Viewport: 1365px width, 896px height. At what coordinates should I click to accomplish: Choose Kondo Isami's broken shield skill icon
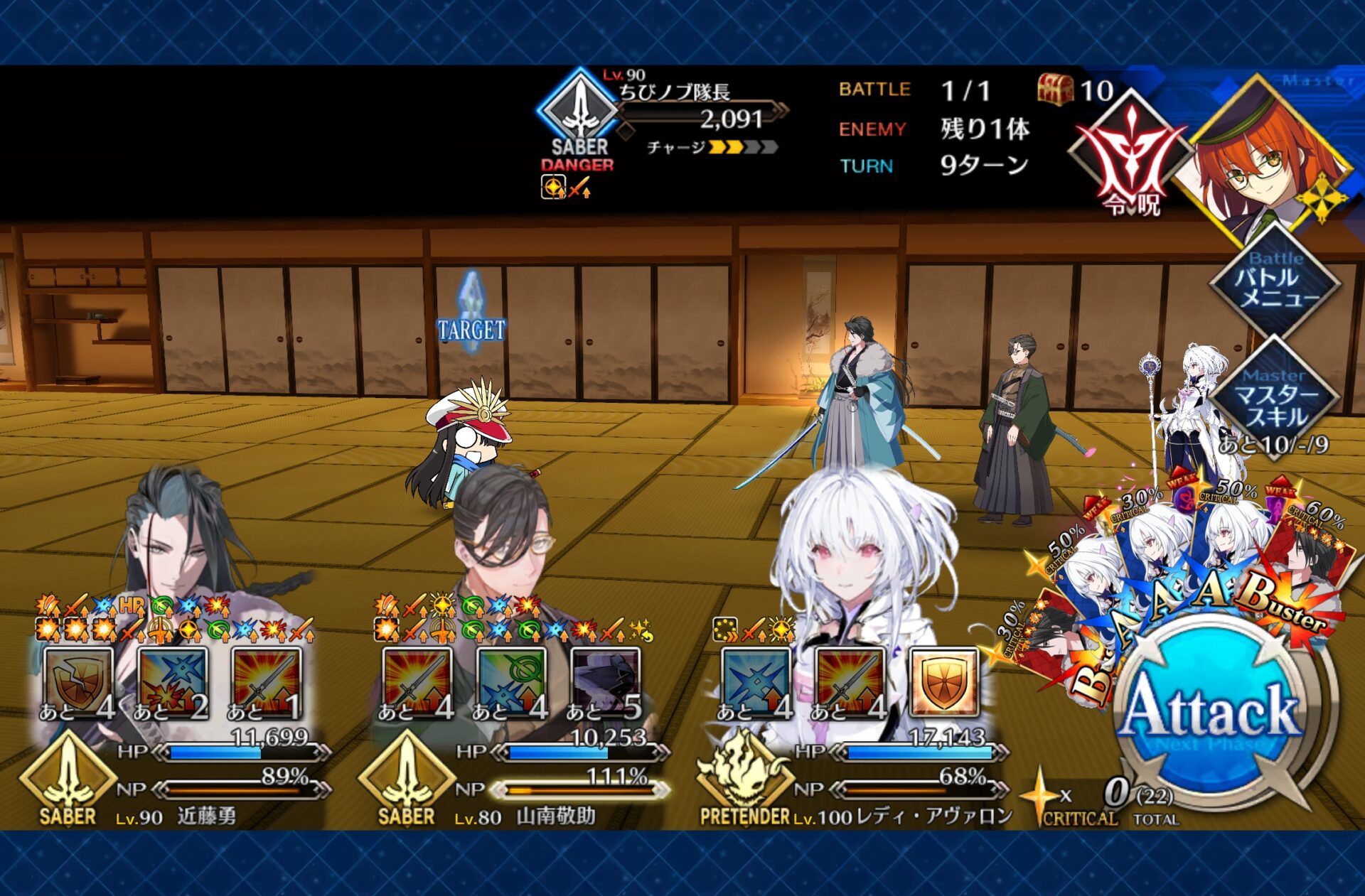[x=77, y=682]
